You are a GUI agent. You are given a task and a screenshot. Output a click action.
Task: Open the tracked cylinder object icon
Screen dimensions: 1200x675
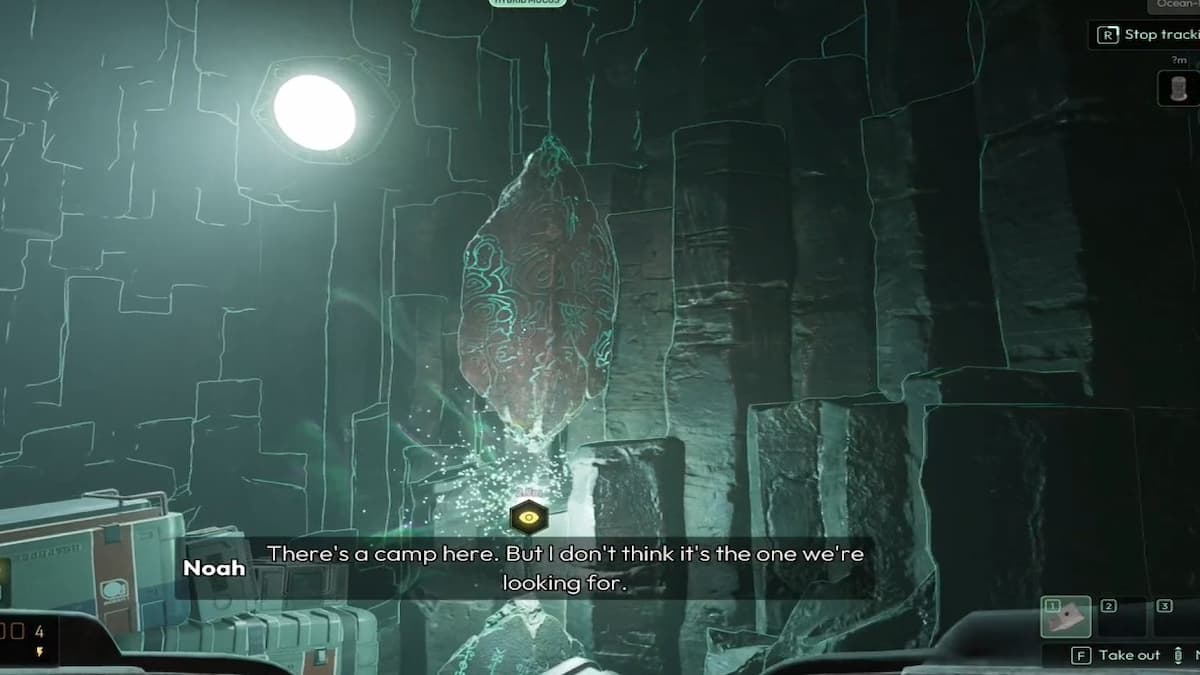1178,88
